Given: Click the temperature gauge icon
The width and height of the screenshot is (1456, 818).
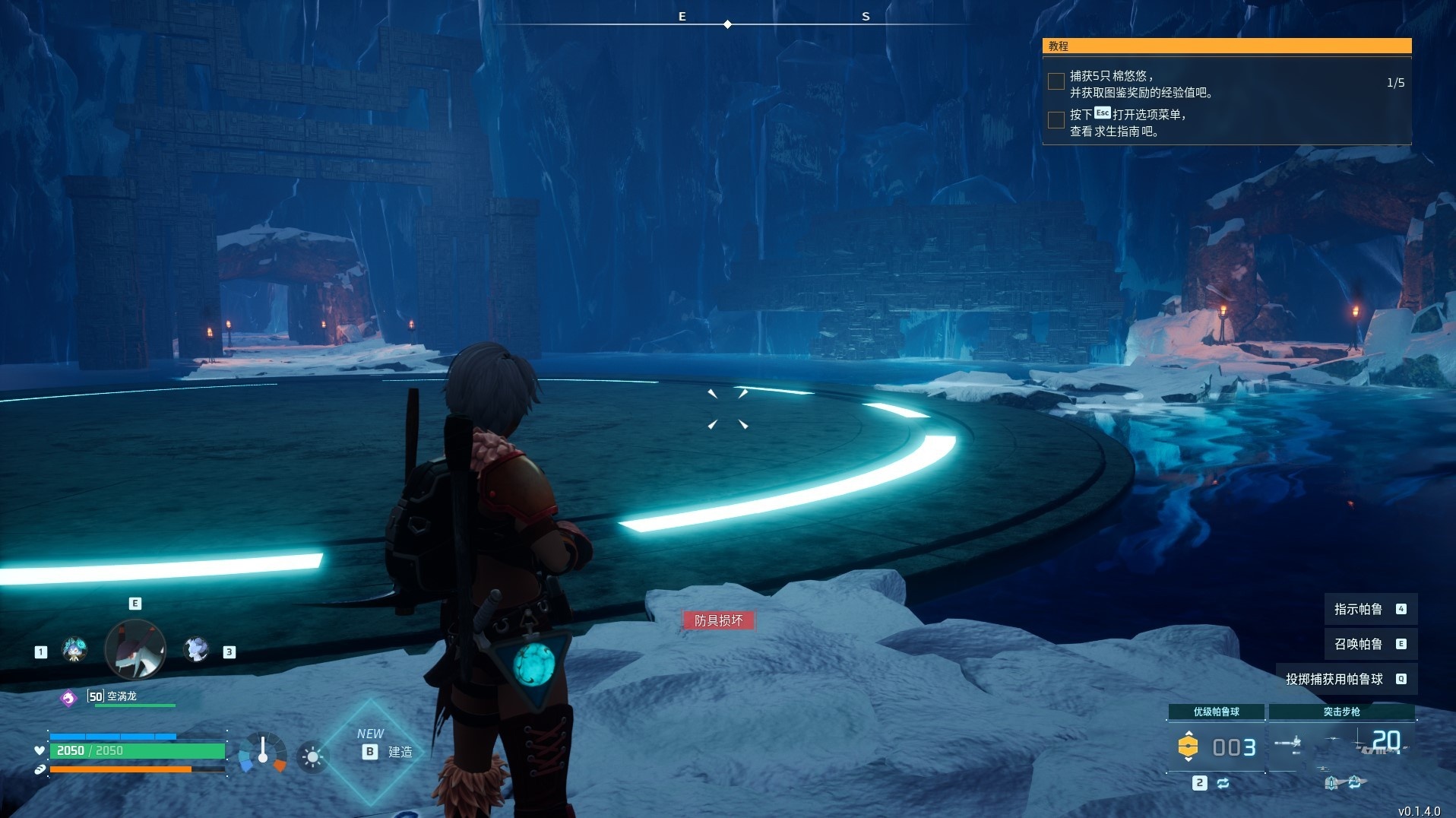Looking at the screenshot, I should pos(263,752).
